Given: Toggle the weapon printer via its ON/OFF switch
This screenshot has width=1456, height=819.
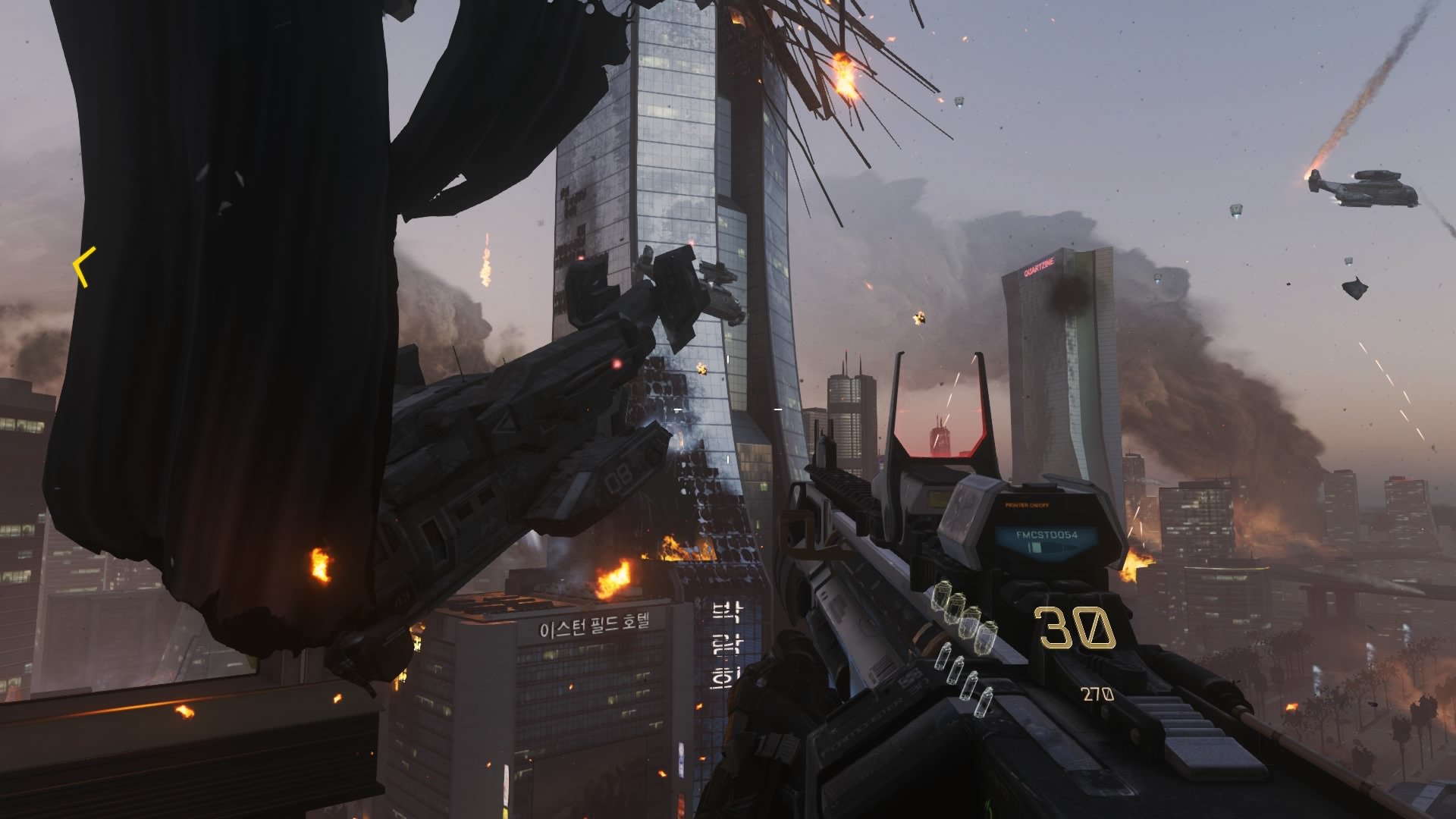Looking at the screenshot, I should 1027,505.
